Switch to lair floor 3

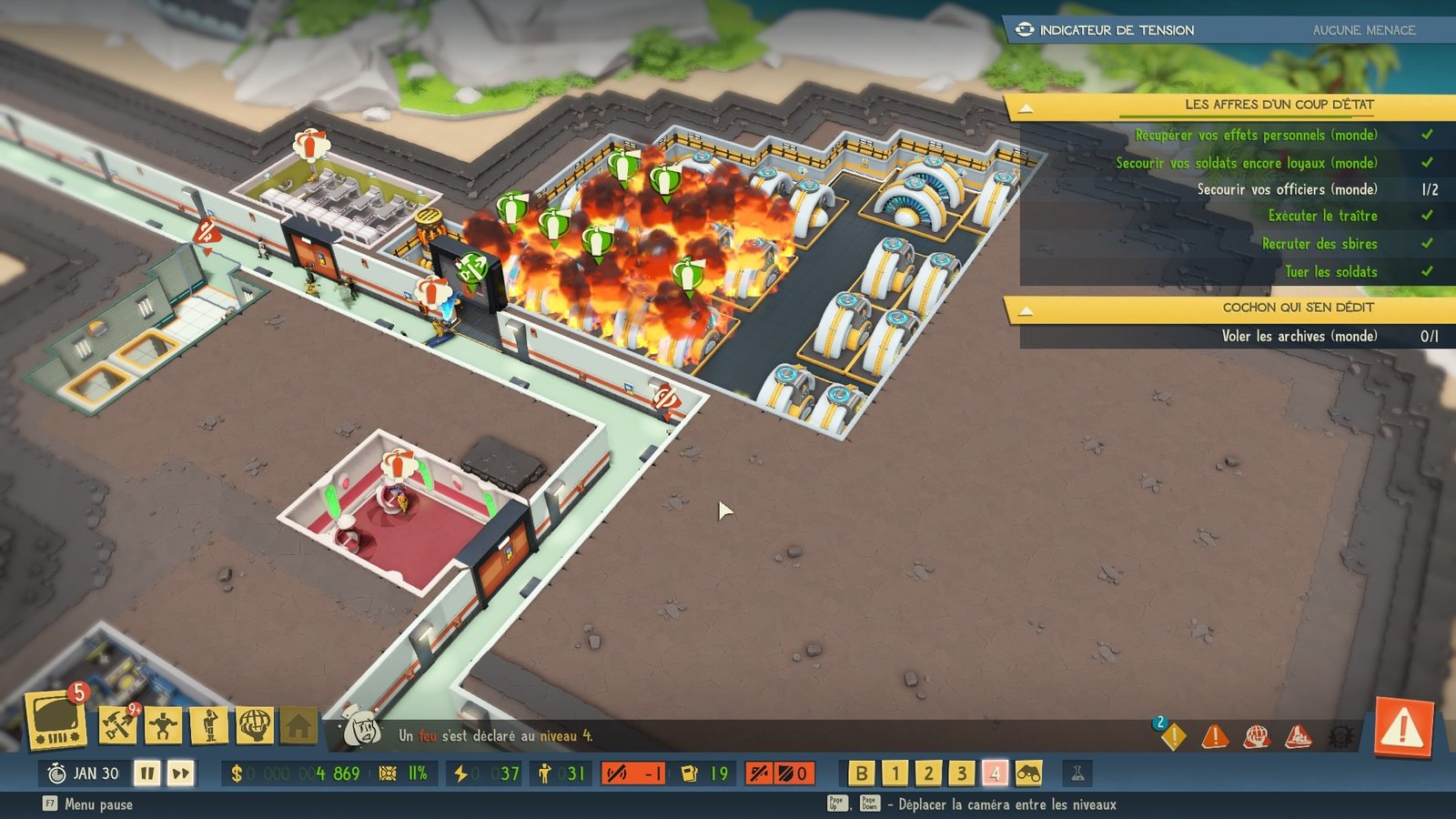[x=961, y=773]
